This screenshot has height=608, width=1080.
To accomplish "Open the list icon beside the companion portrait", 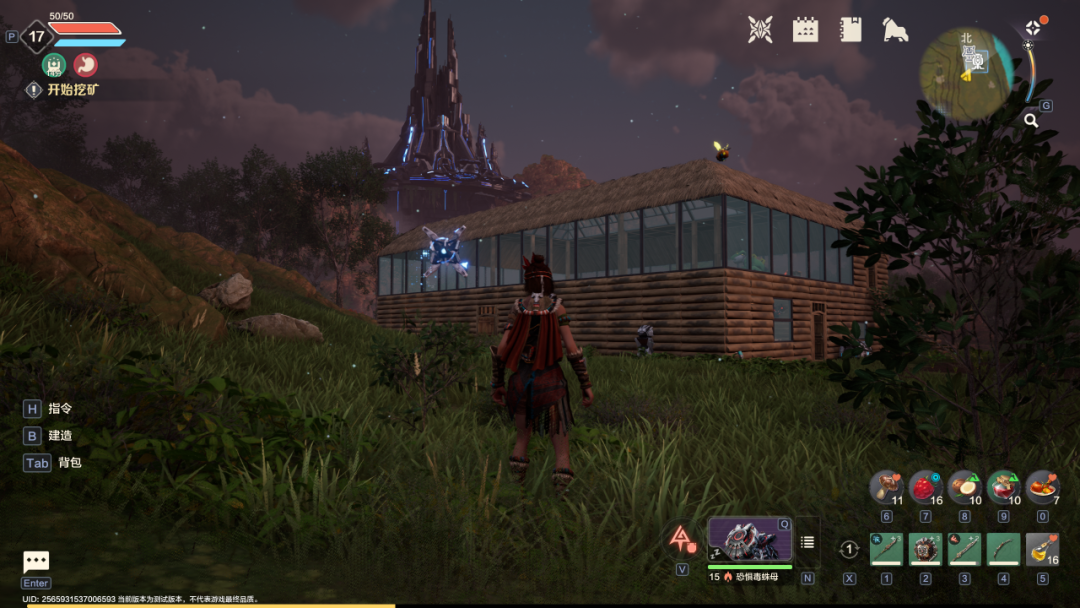I will (x=807, y=542).
